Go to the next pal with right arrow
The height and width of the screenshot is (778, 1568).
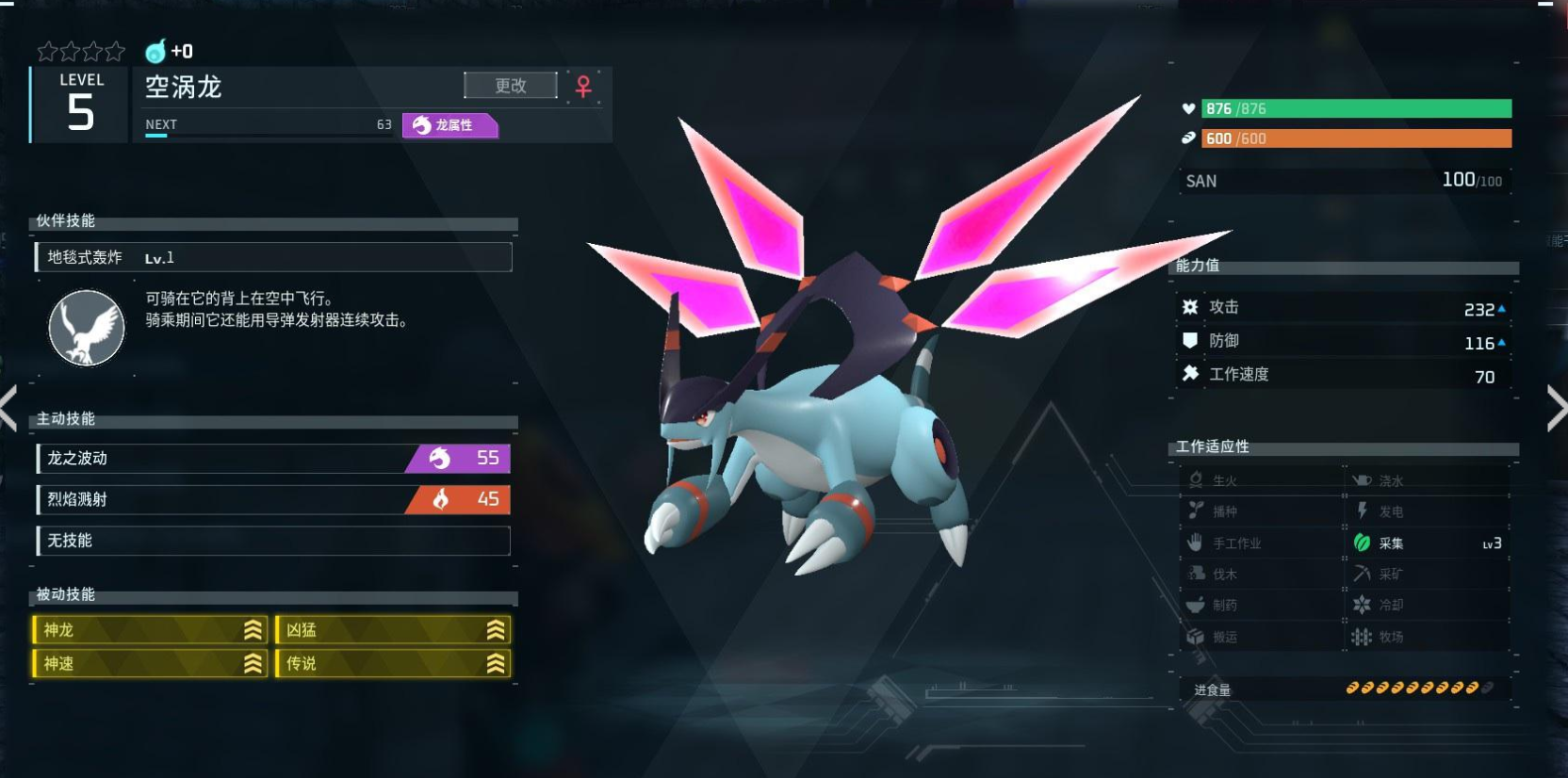coord(1556,409)
